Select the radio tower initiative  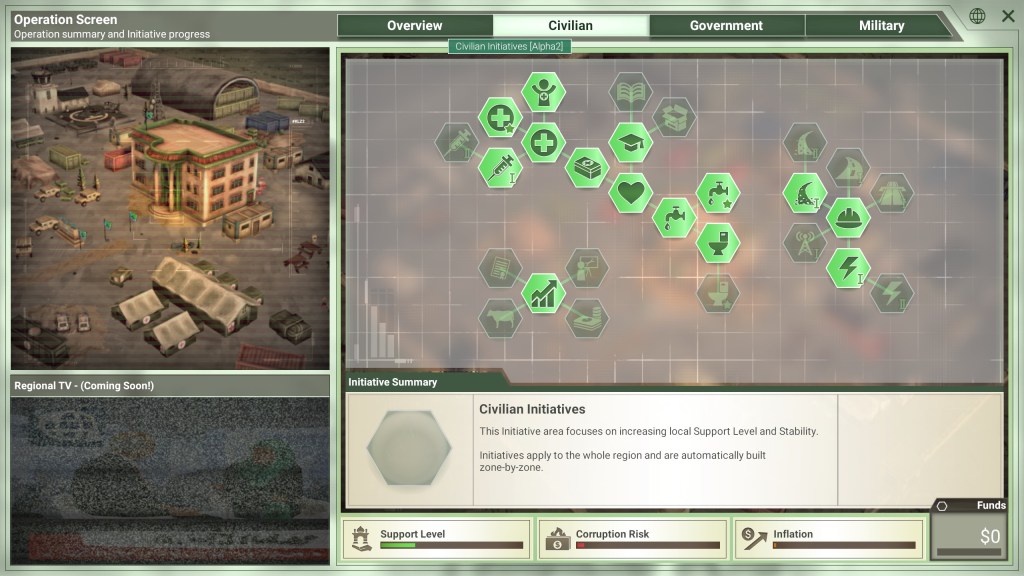tap(804, 242)
